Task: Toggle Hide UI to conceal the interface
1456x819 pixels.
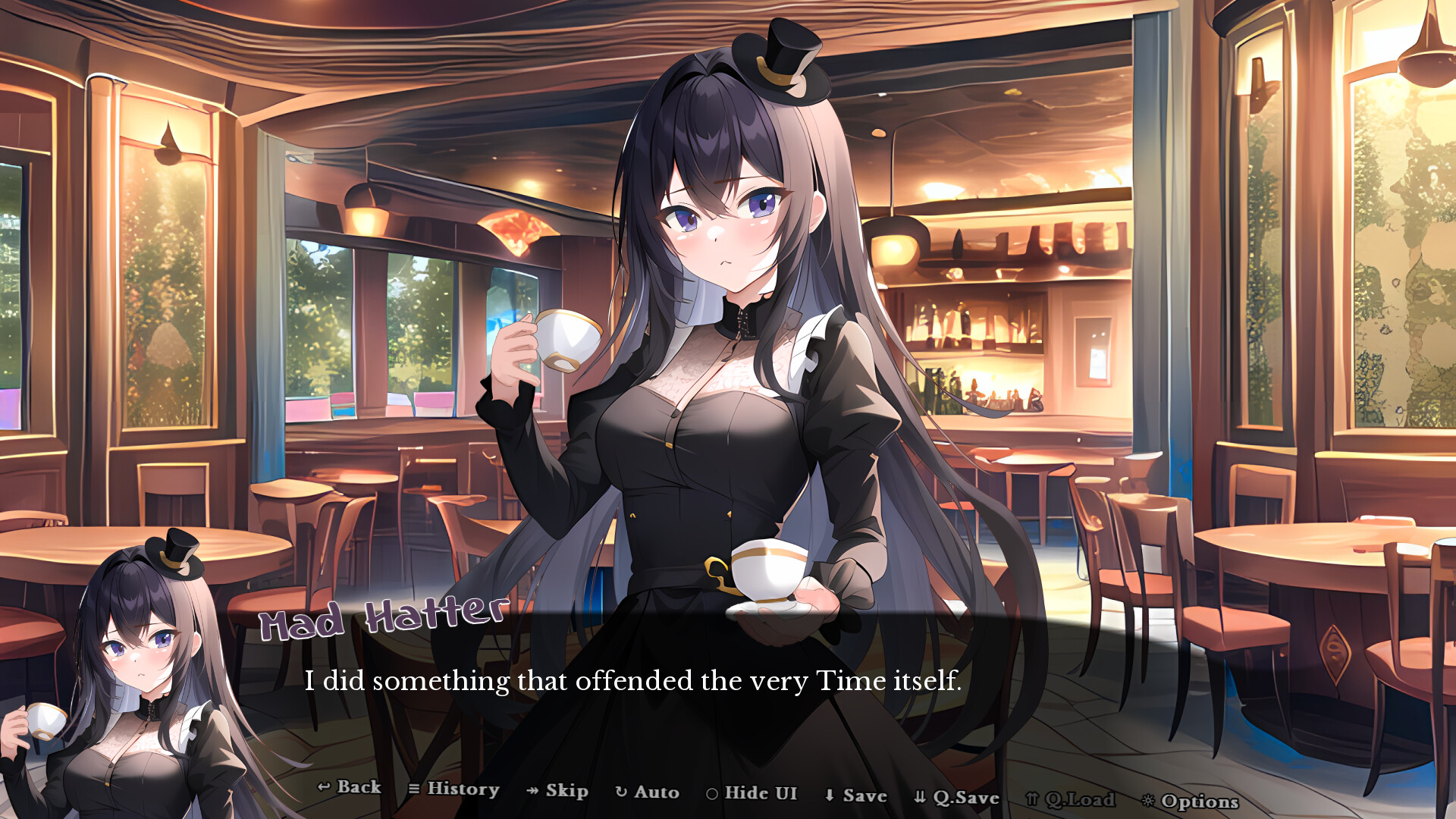Action: click(x=758, y=792)
